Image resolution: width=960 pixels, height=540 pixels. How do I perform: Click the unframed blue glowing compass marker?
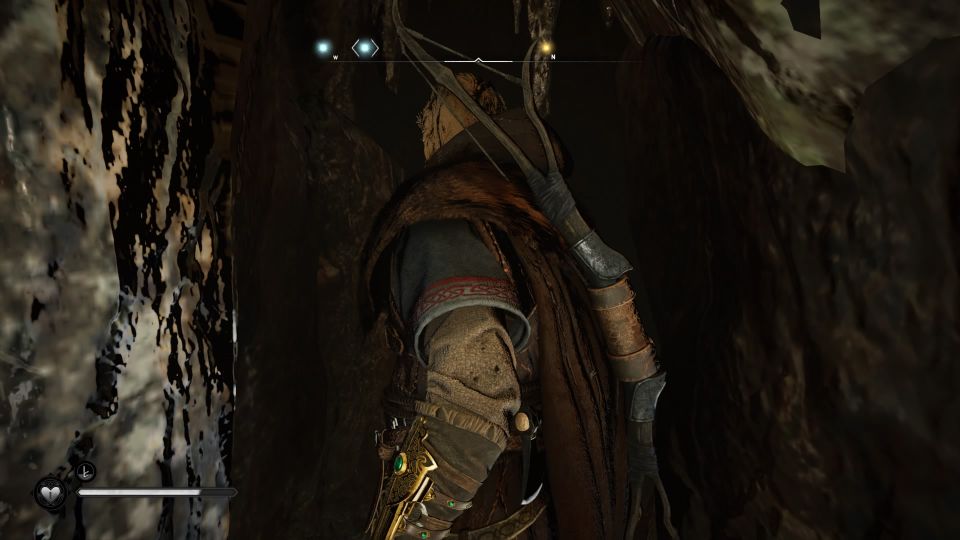[x=322, y=47]
